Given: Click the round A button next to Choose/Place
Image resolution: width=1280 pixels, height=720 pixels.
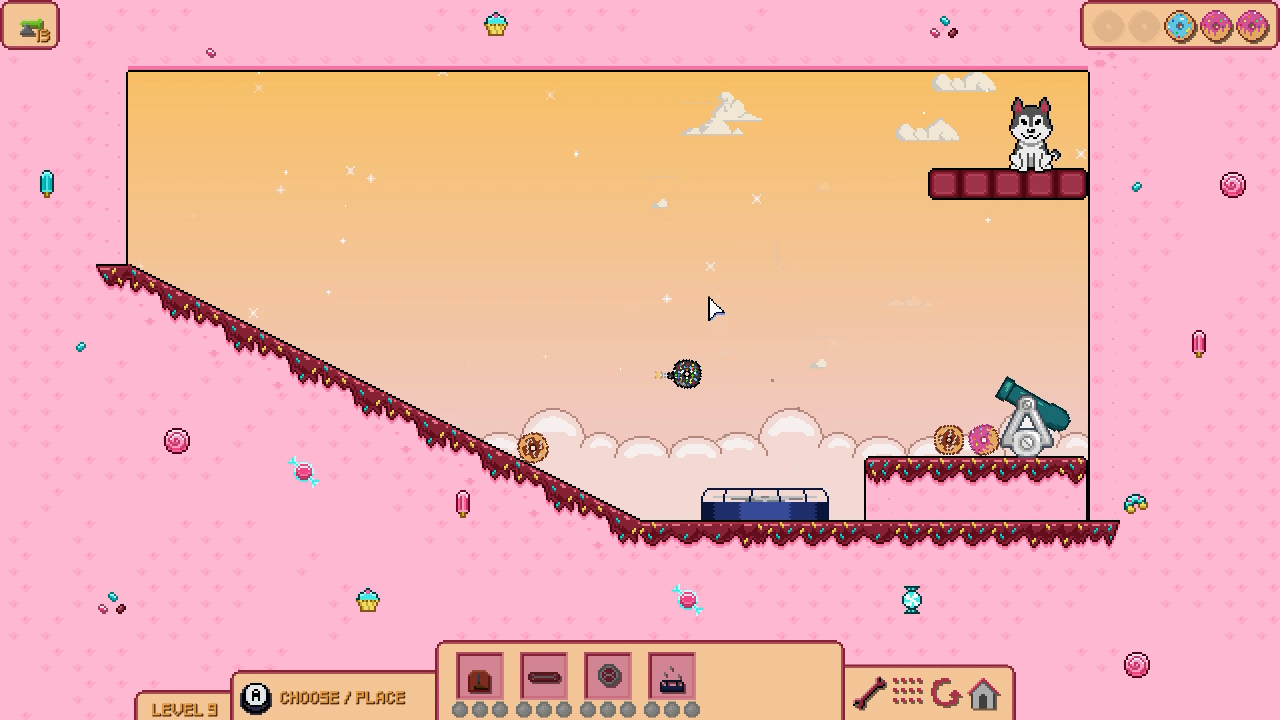Looking at the screenshot, I should click(x=258, y=697).
